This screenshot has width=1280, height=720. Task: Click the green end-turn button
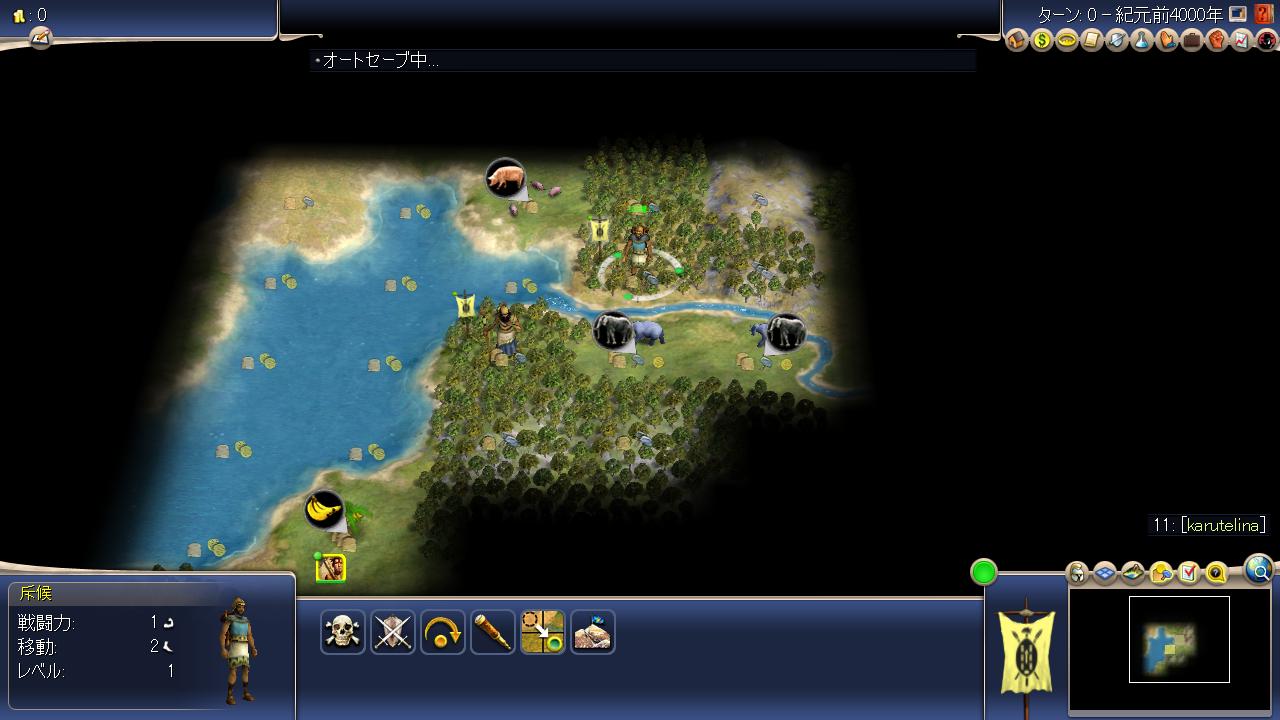click(x=984, y=572)
